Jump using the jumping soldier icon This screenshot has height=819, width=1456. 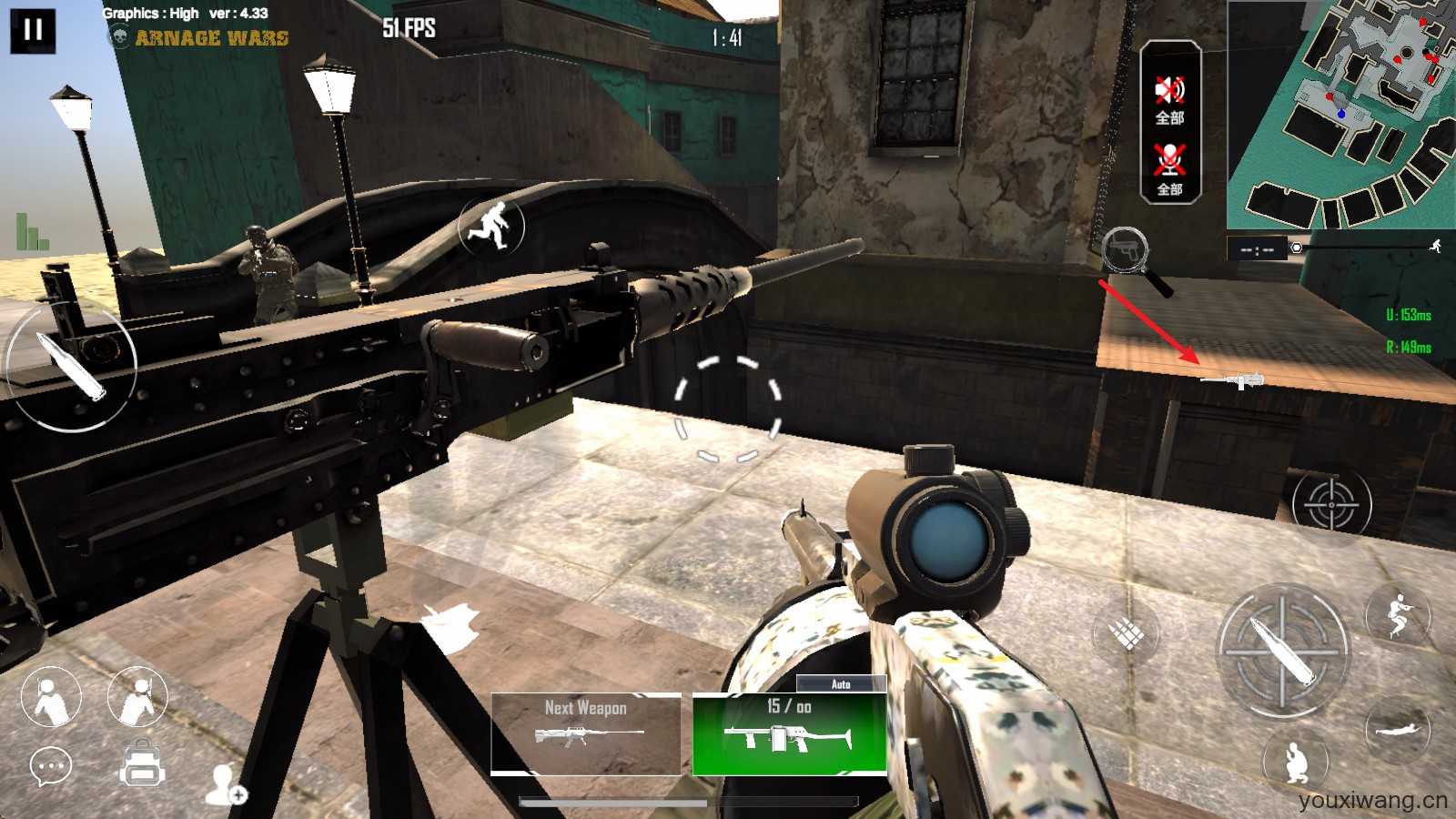pos(1397,614)
